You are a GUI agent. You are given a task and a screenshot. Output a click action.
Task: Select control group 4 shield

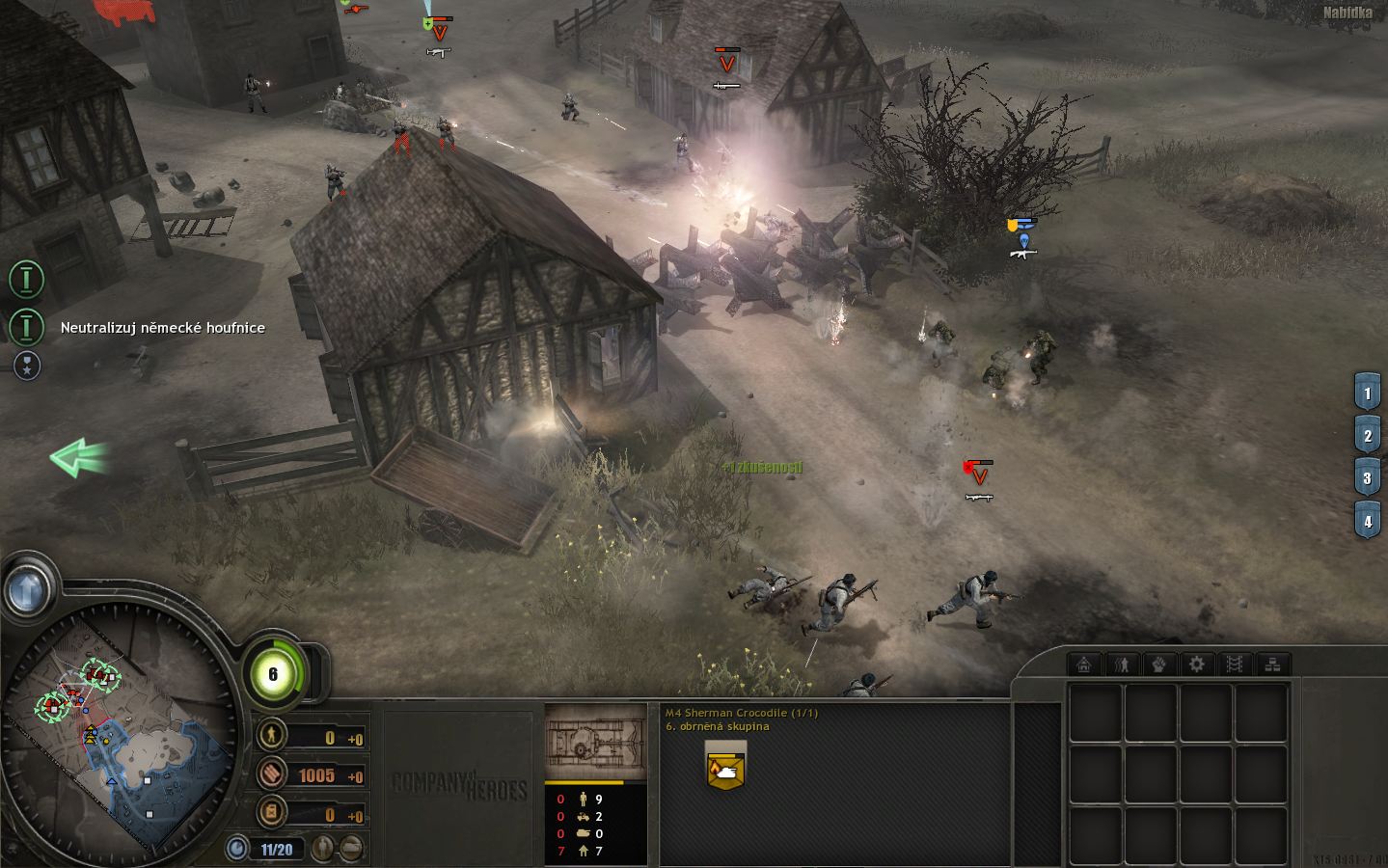click(x=1367, y=522)
